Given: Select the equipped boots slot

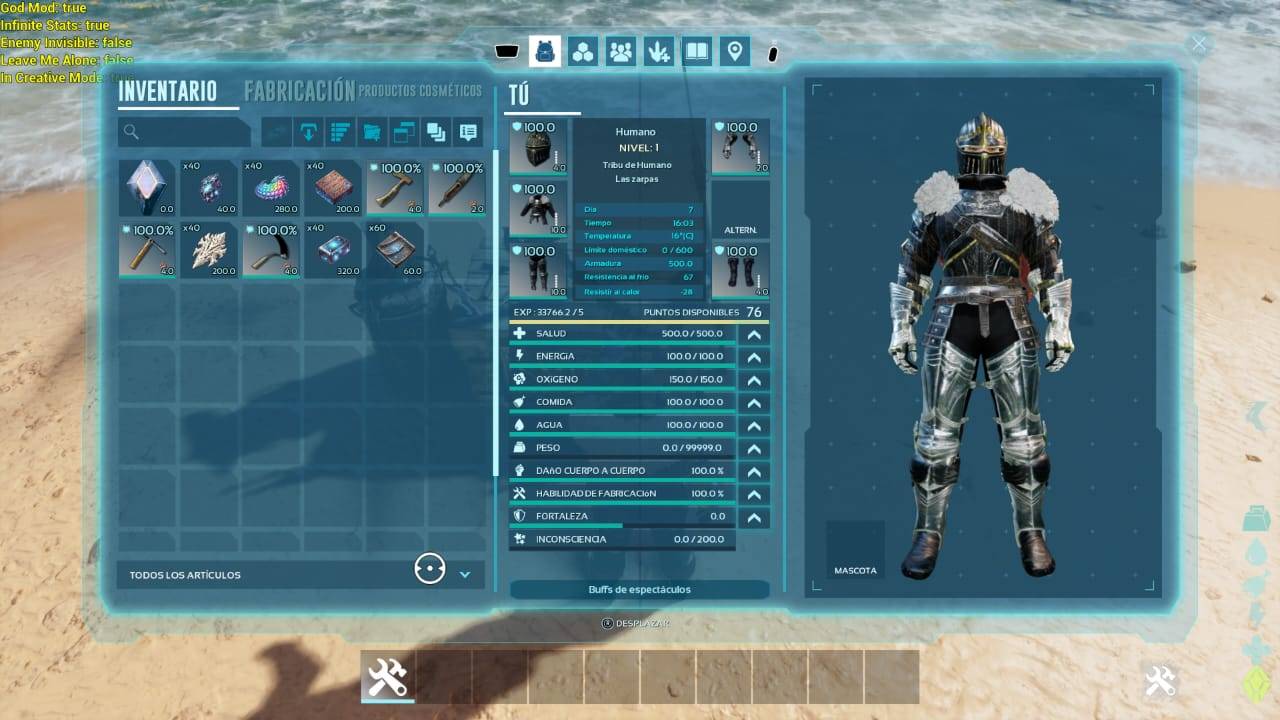Looking at the screenshot, I should point(740,270).
